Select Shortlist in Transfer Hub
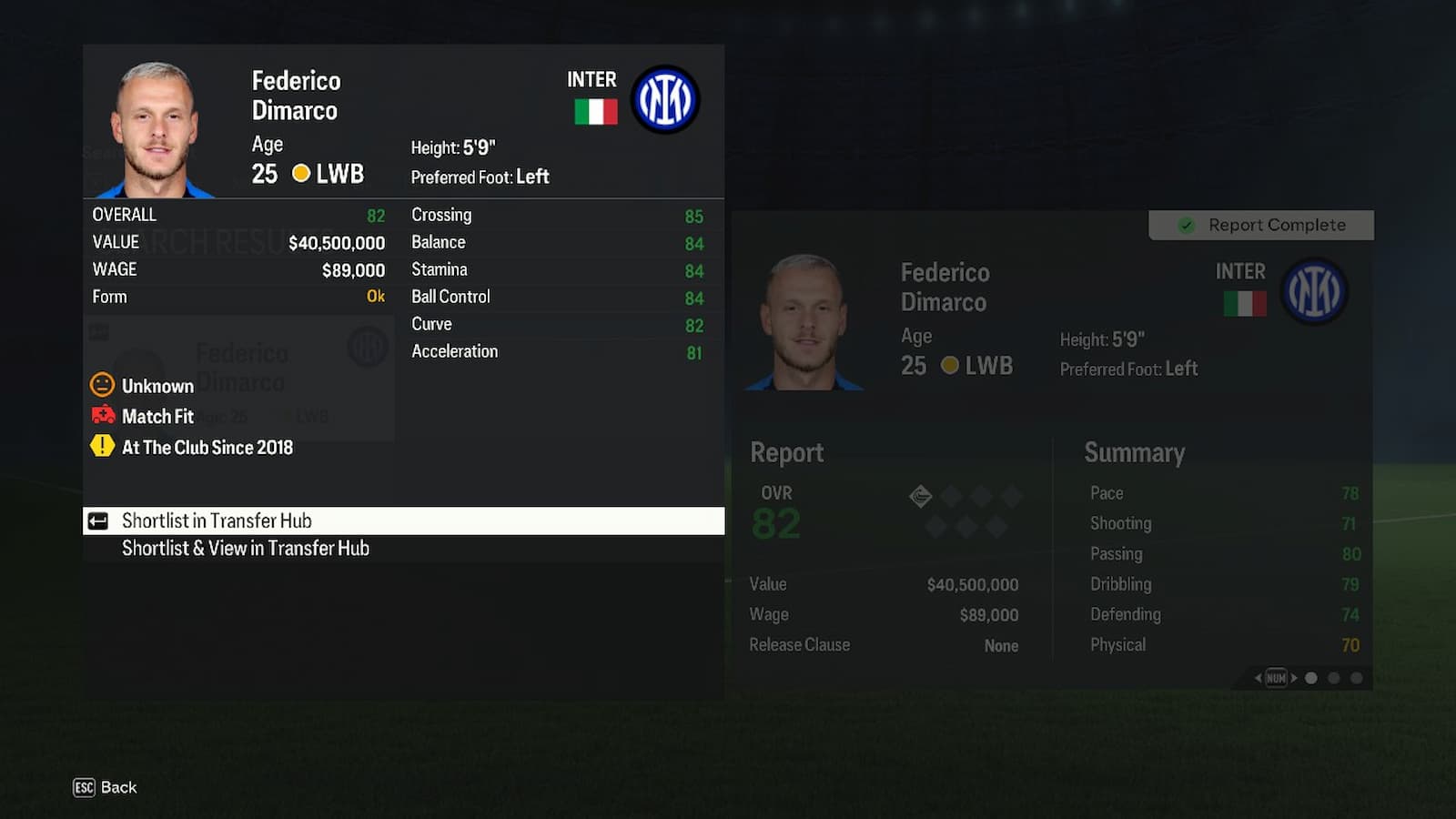This screenshot has width=1456, height=819. point(217,521)
